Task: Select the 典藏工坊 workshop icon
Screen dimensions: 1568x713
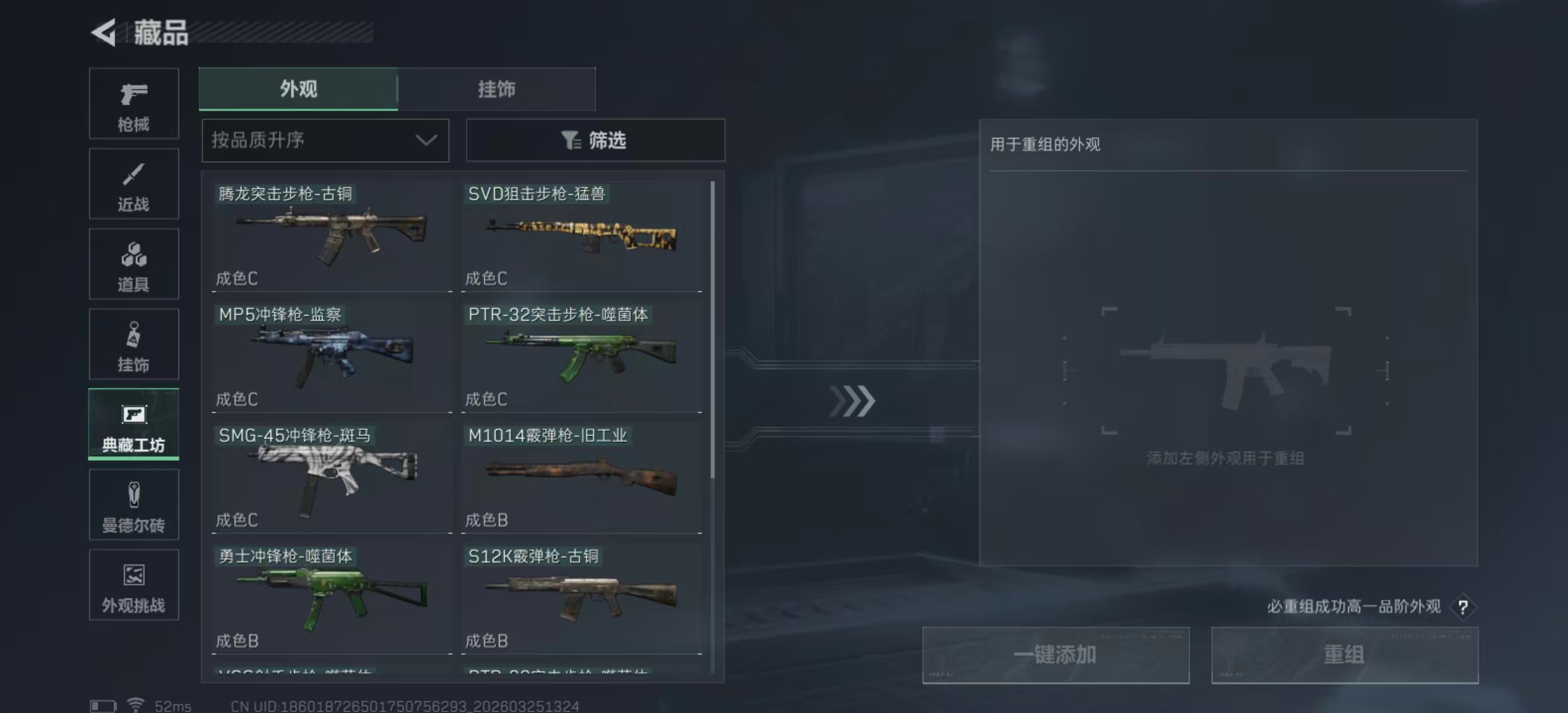Action: [133, 424]
